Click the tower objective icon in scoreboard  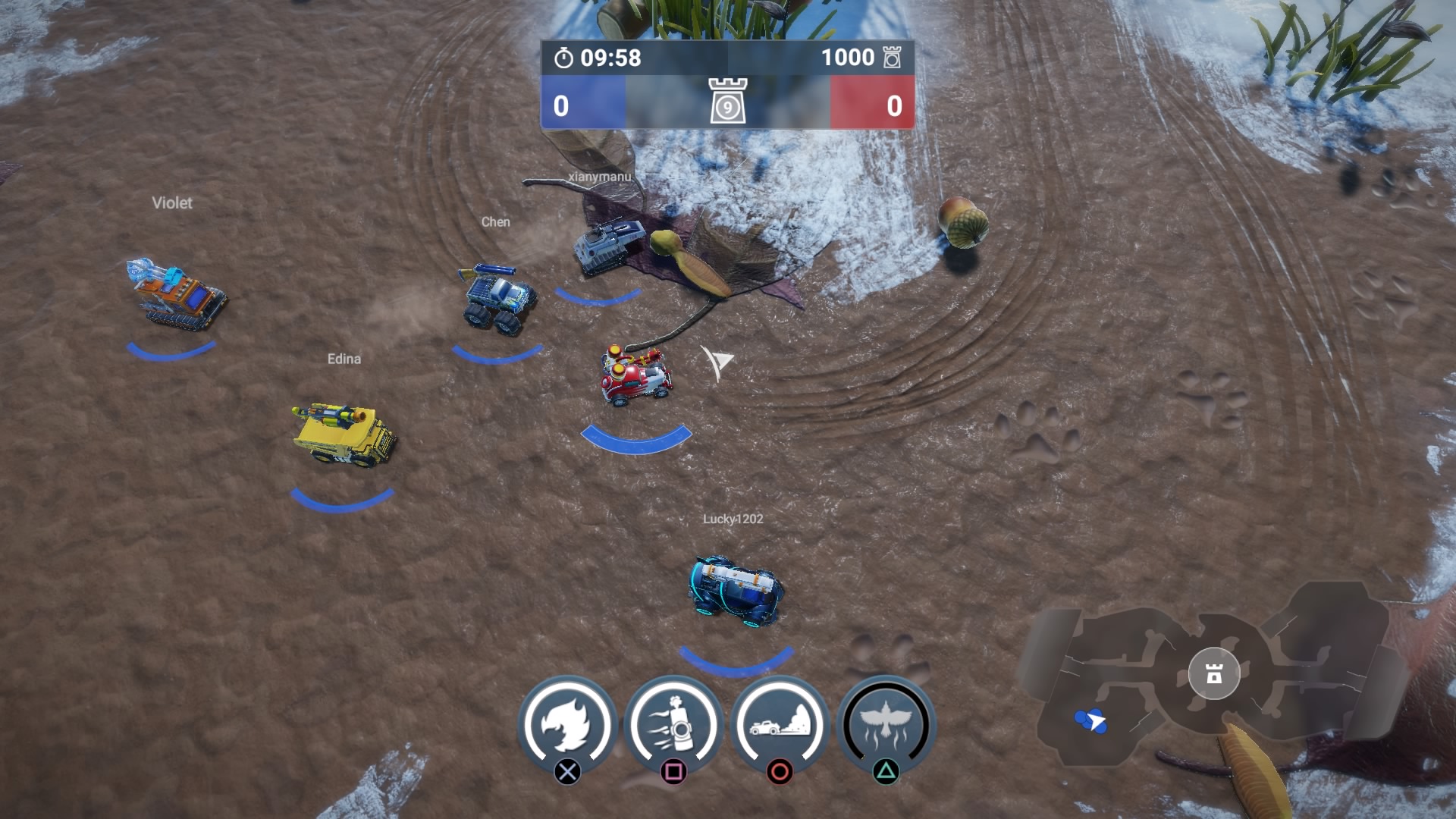pos(728,101)
